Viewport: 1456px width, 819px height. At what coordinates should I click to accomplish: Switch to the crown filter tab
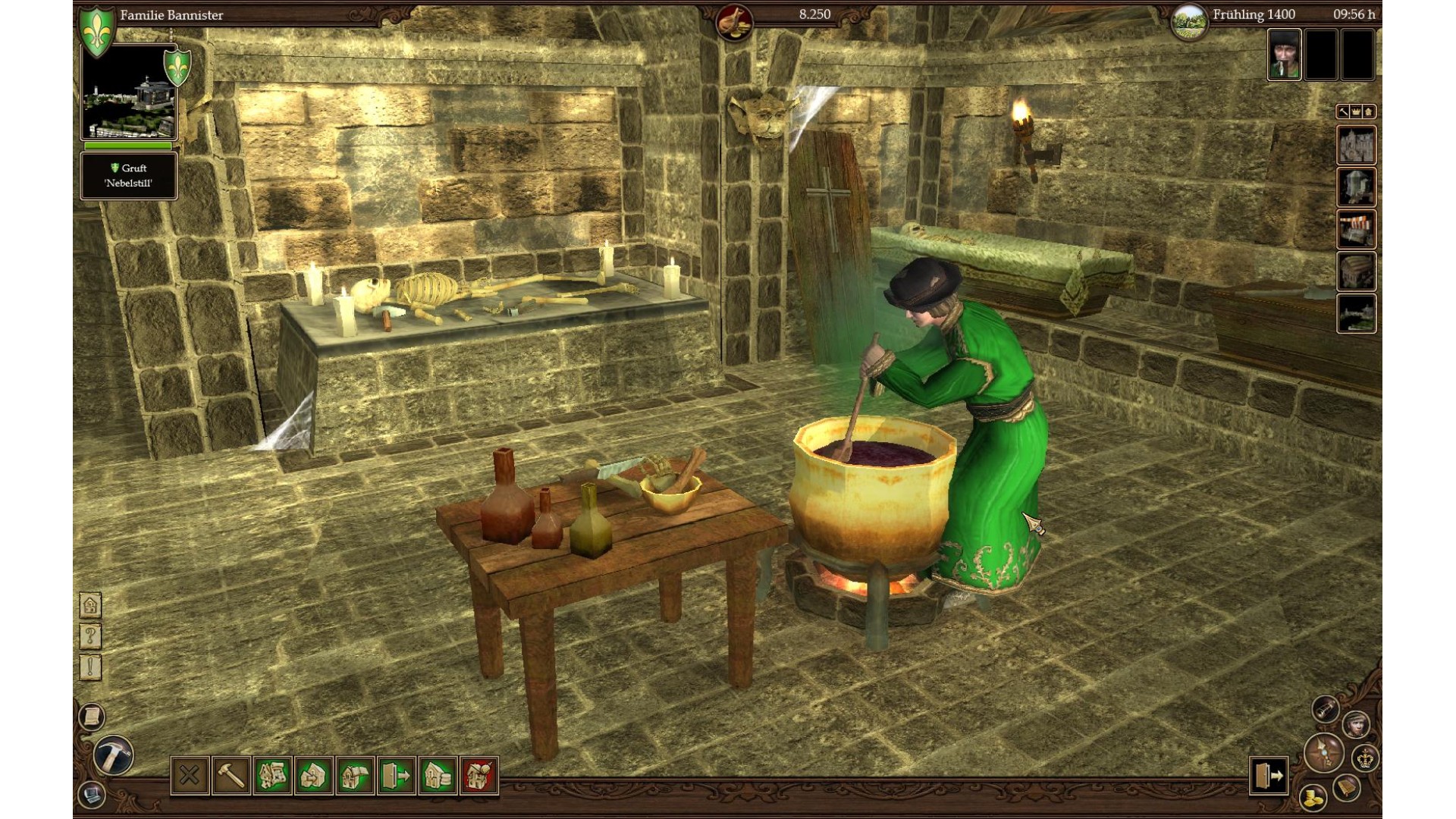1356,112
